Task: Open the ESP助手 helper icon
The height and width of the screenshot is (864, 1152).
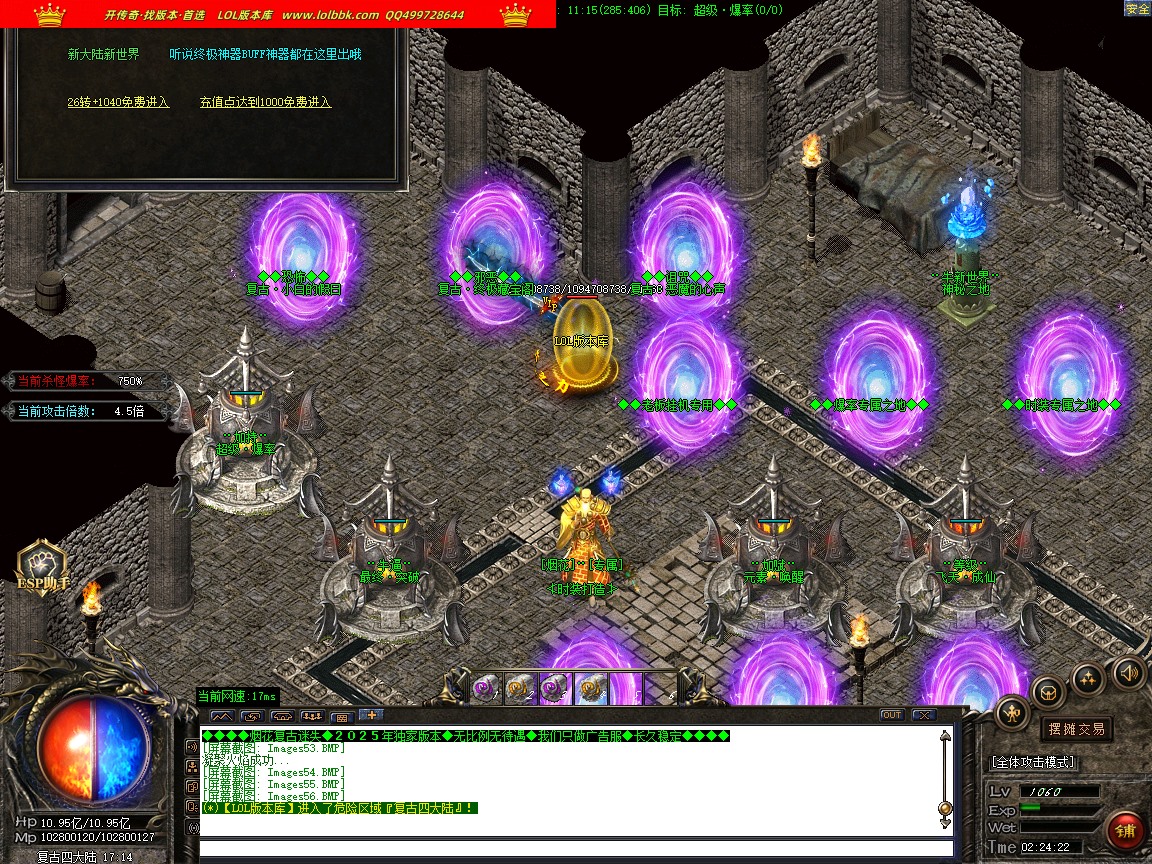Action: tap(43, 570)
